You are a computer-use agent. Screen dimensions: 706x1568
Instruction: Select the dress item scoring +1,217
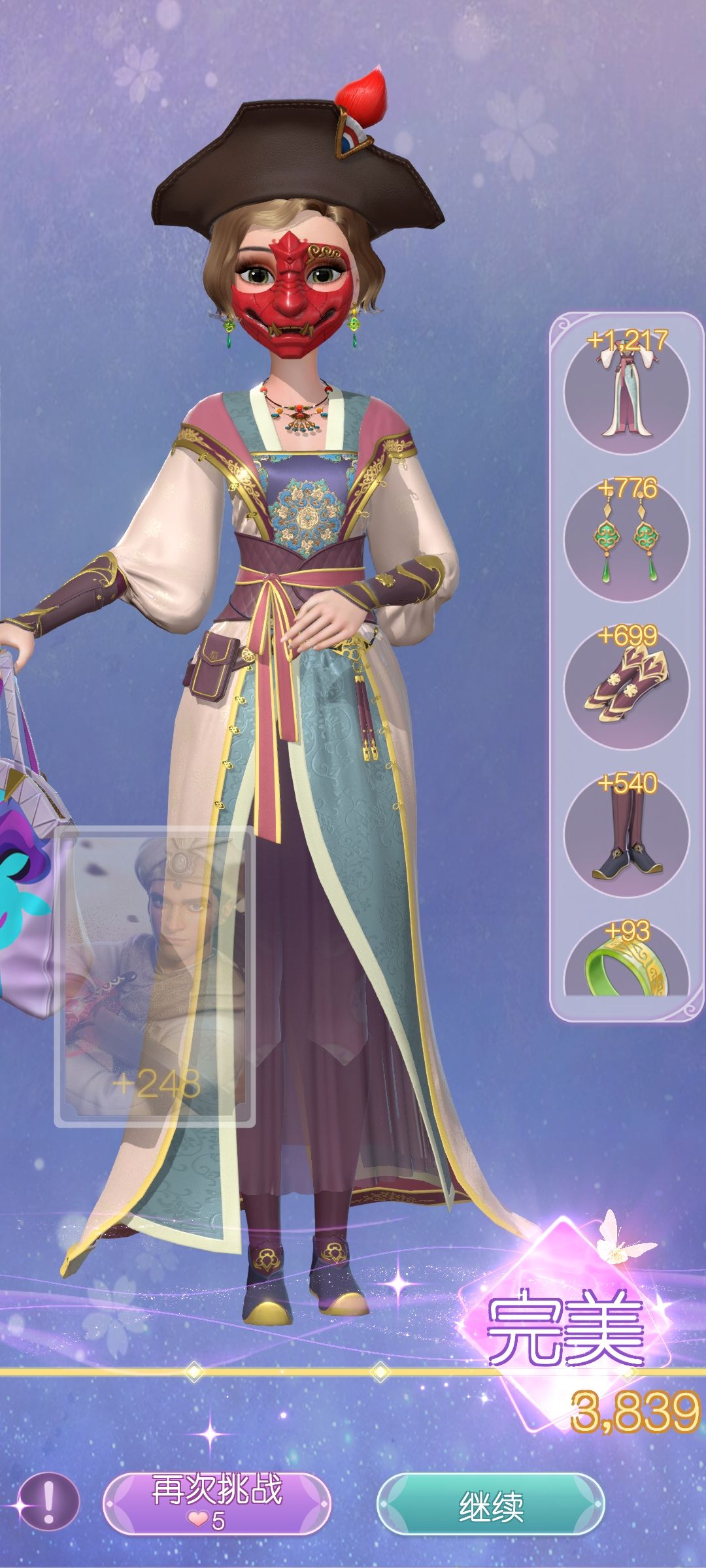click(626, 392)
